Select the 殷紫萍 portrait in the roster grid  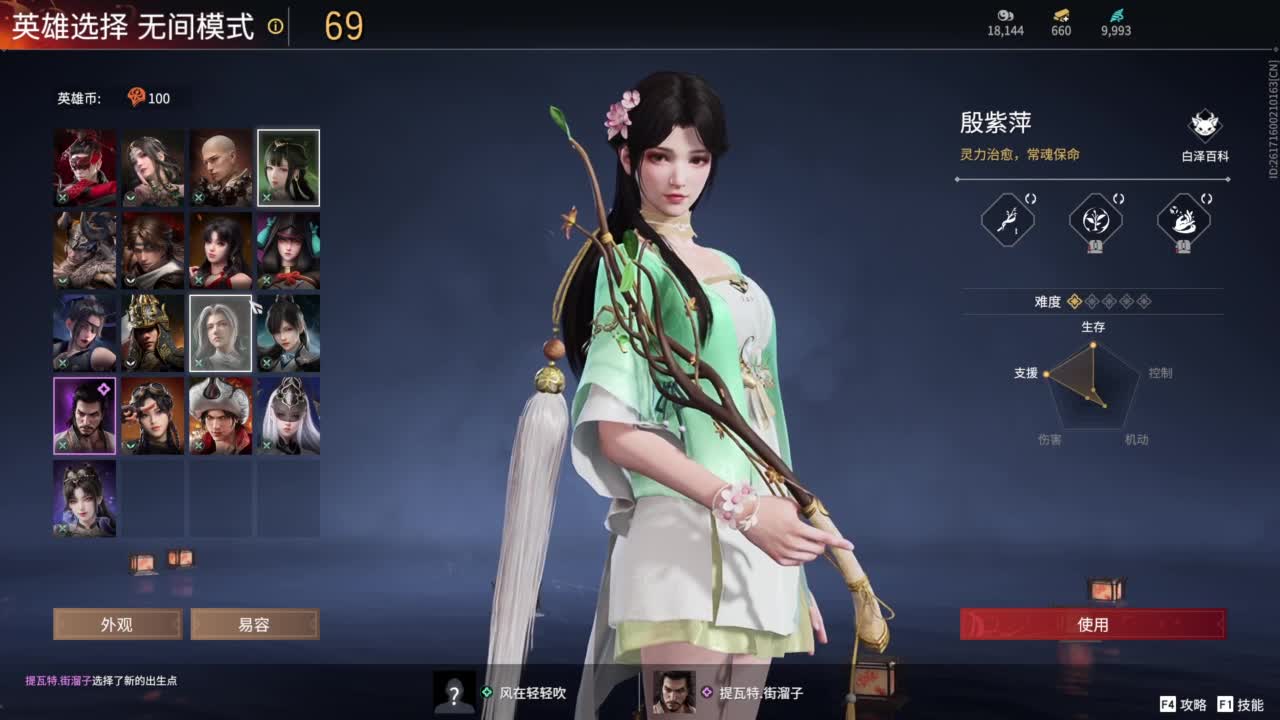pos(288,168)
